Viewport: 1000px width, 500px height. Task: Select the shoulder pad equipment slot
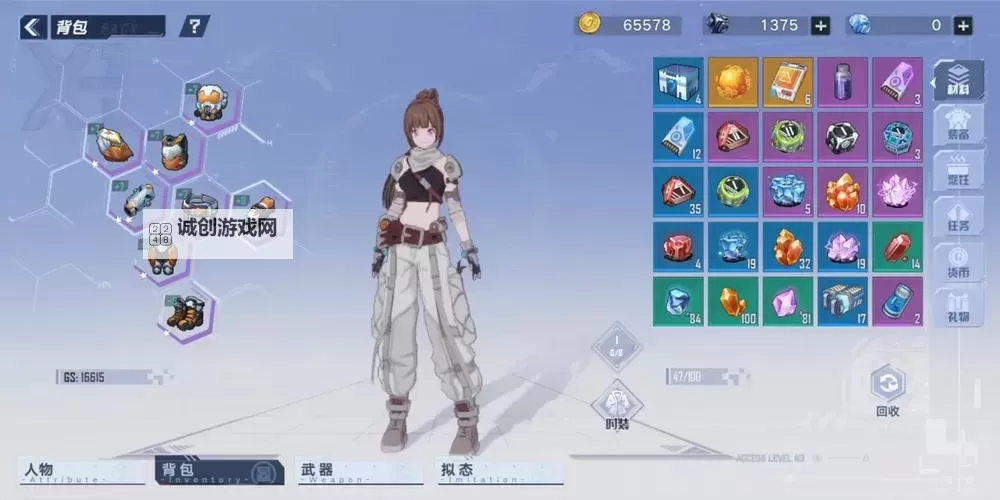tap(114, 146)
